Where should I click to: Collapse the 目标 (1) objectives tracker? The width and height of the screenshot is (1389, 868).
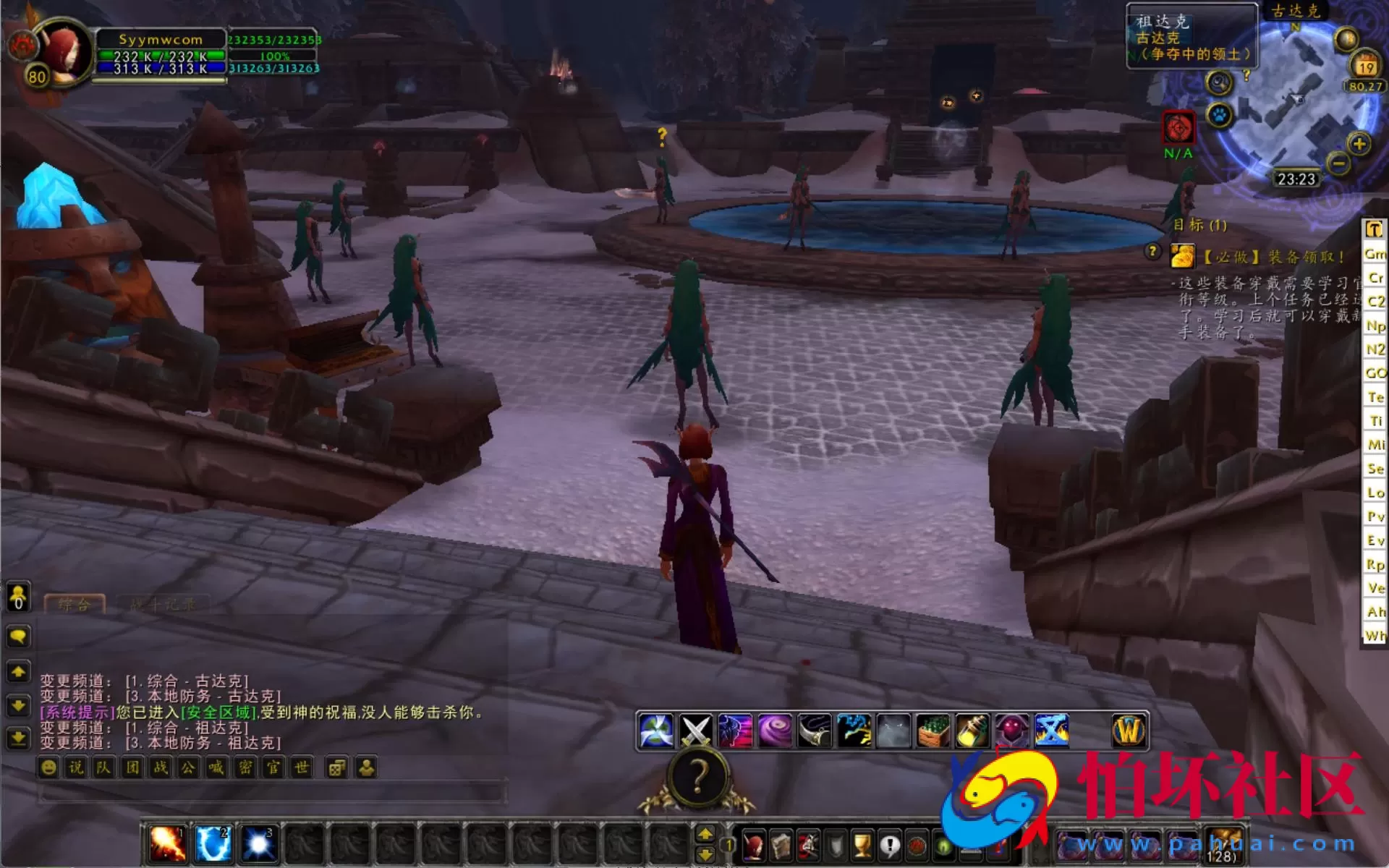[x=1199, y=225]
